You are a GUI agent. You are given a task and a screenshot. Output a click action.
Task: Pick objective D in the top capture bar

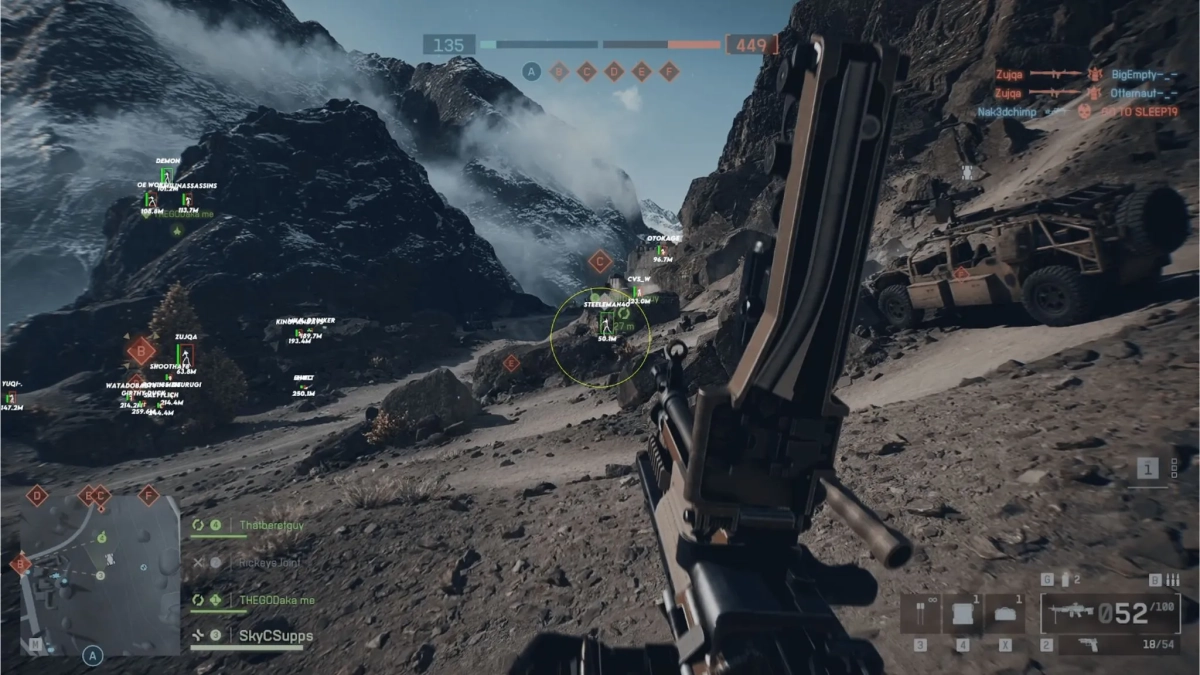point(614,71)
